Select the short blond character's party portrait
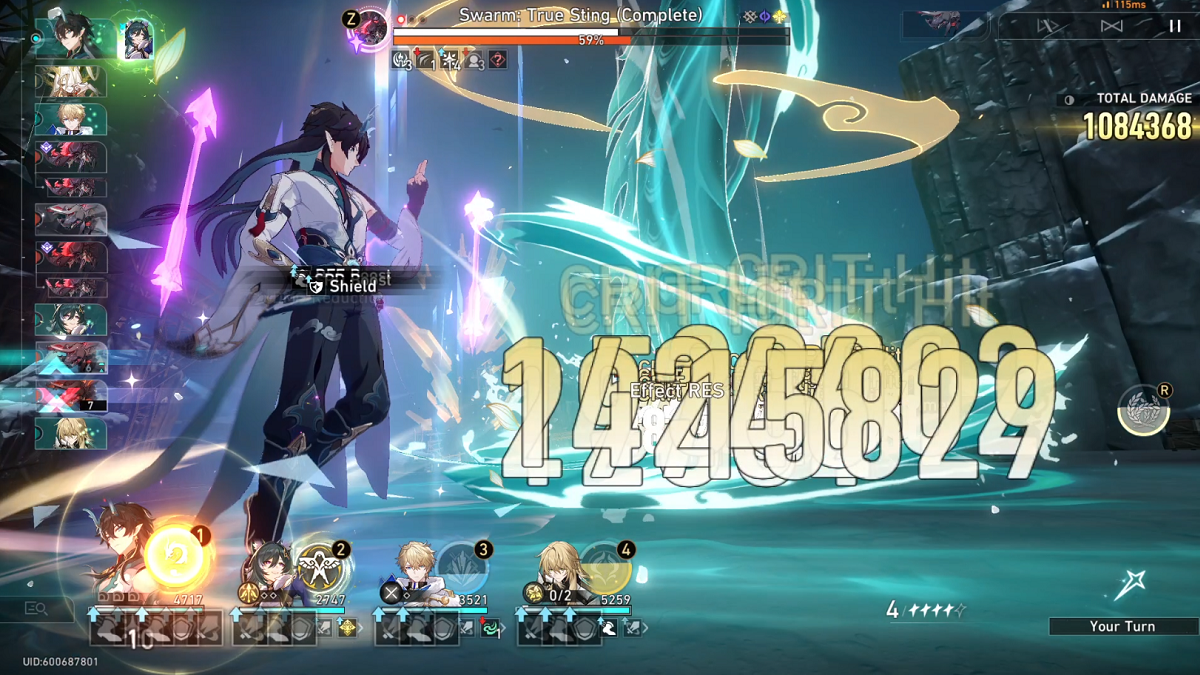1200x675 pixels. [x=412, y=570]
